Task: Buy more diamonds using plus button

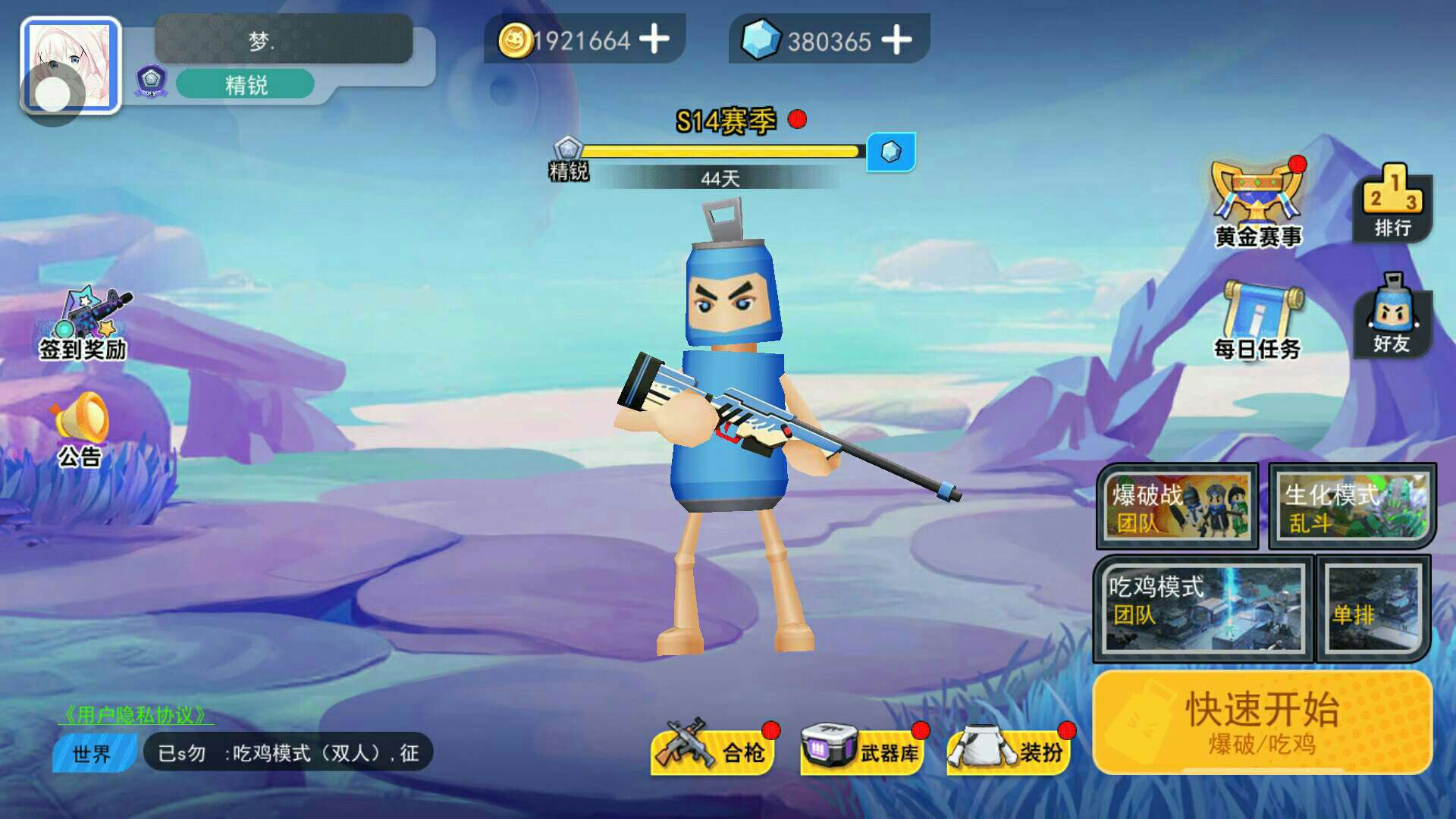Action: pyautogui.click(x=896, y=39)
